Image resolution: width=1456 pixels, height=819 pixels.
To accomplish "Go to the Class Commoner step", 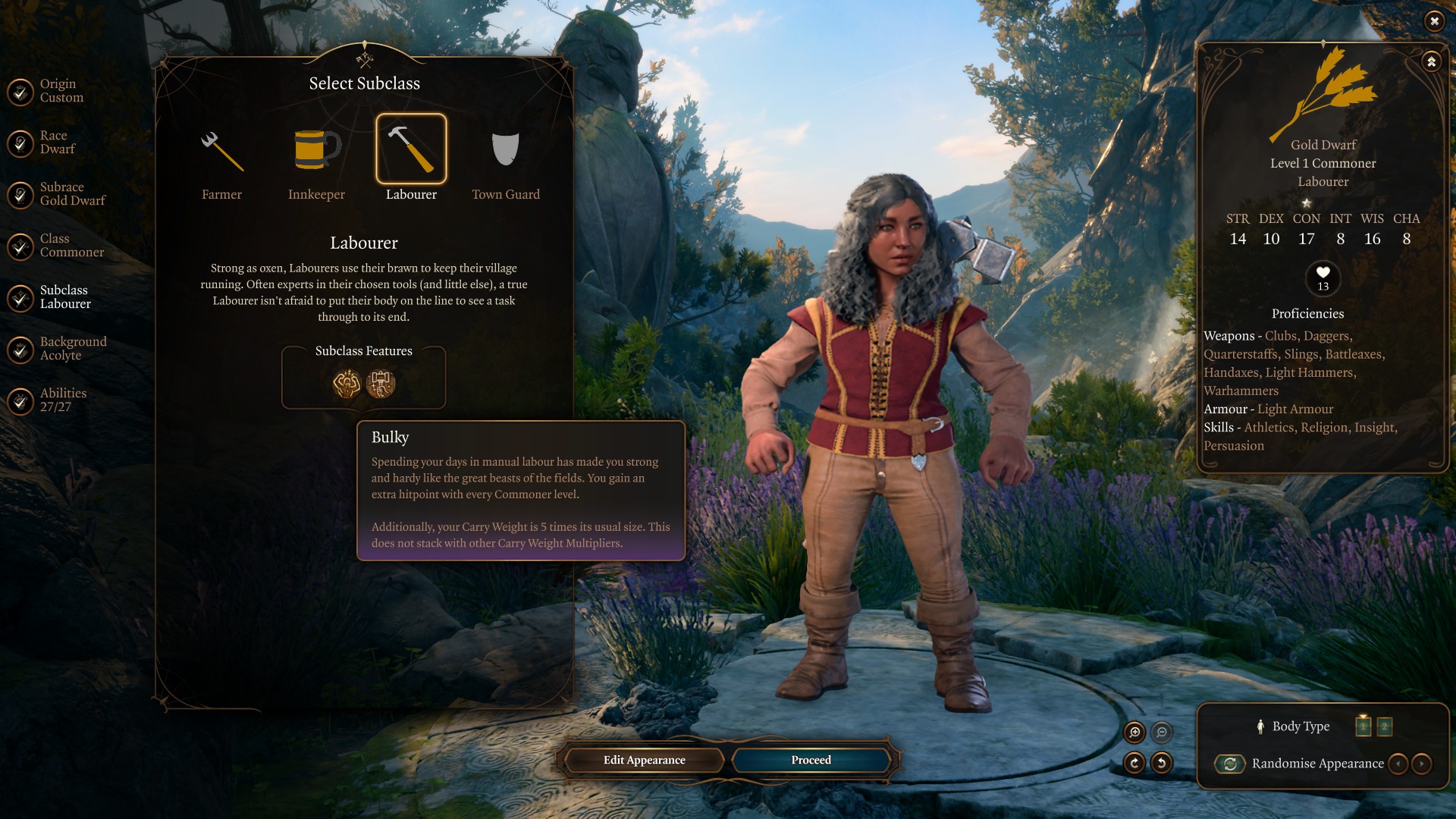I will tap(20, 246).
